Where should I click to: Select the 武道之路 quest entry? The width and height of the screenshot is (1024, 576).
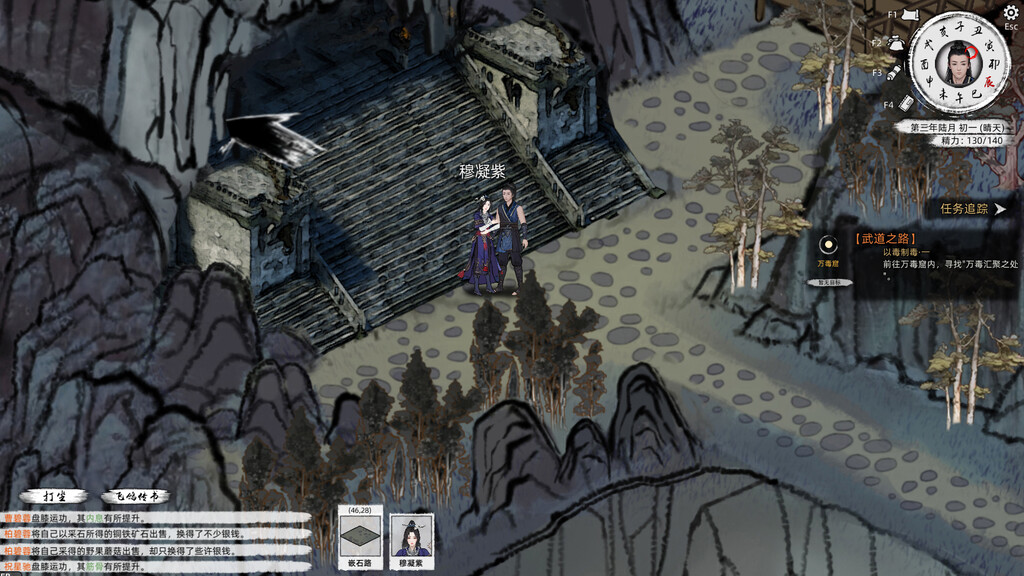pos(886,239)
